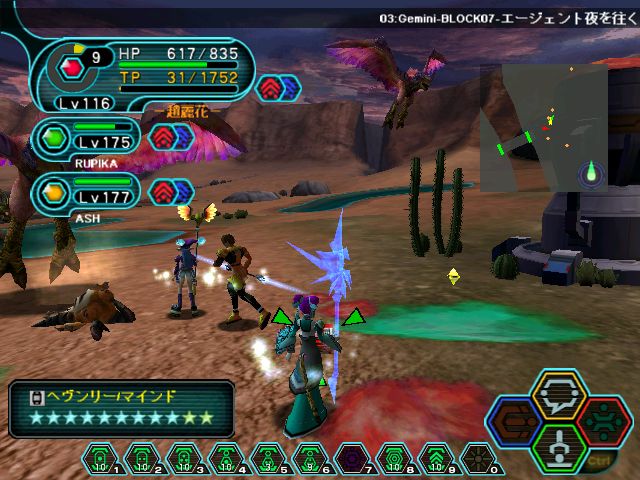
Task: Use the quick slot numbered 9
Action: click(x=435, y=459)
